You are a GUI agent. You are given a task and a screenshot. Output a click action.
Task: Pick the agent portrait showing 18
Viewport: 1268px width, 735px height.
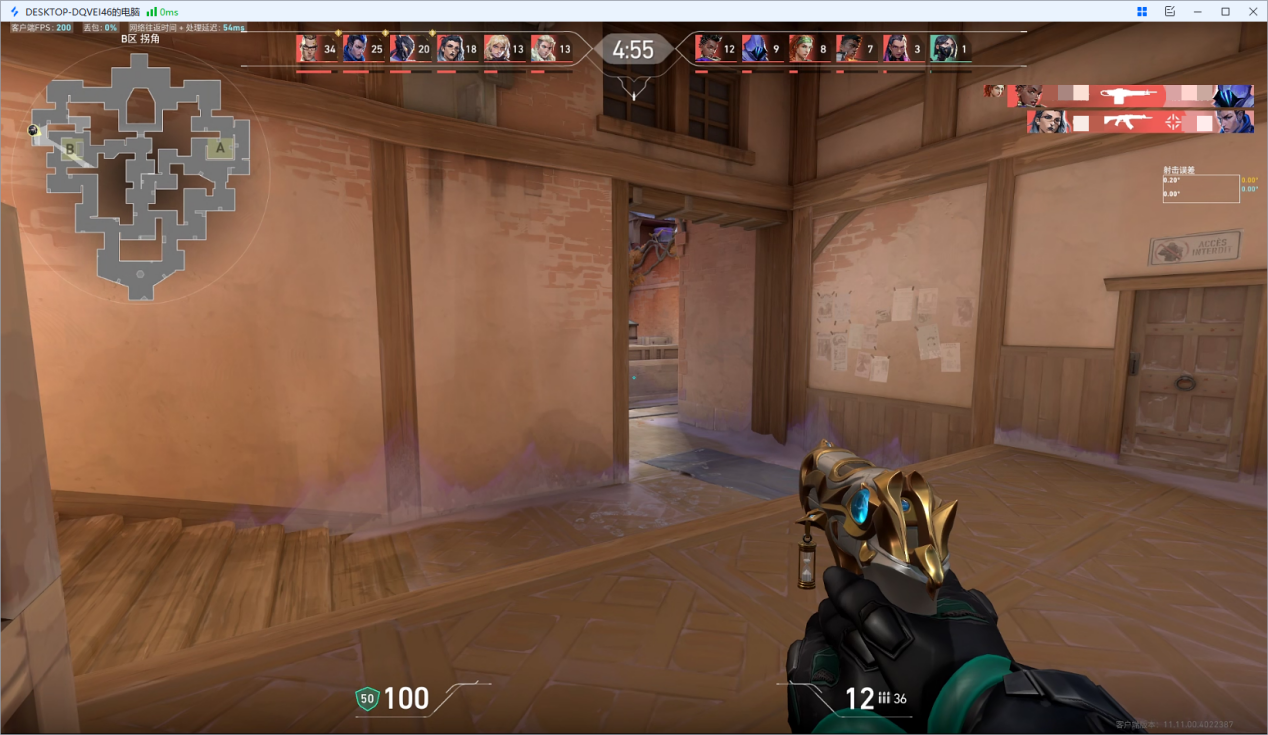(x=450, y=48)
